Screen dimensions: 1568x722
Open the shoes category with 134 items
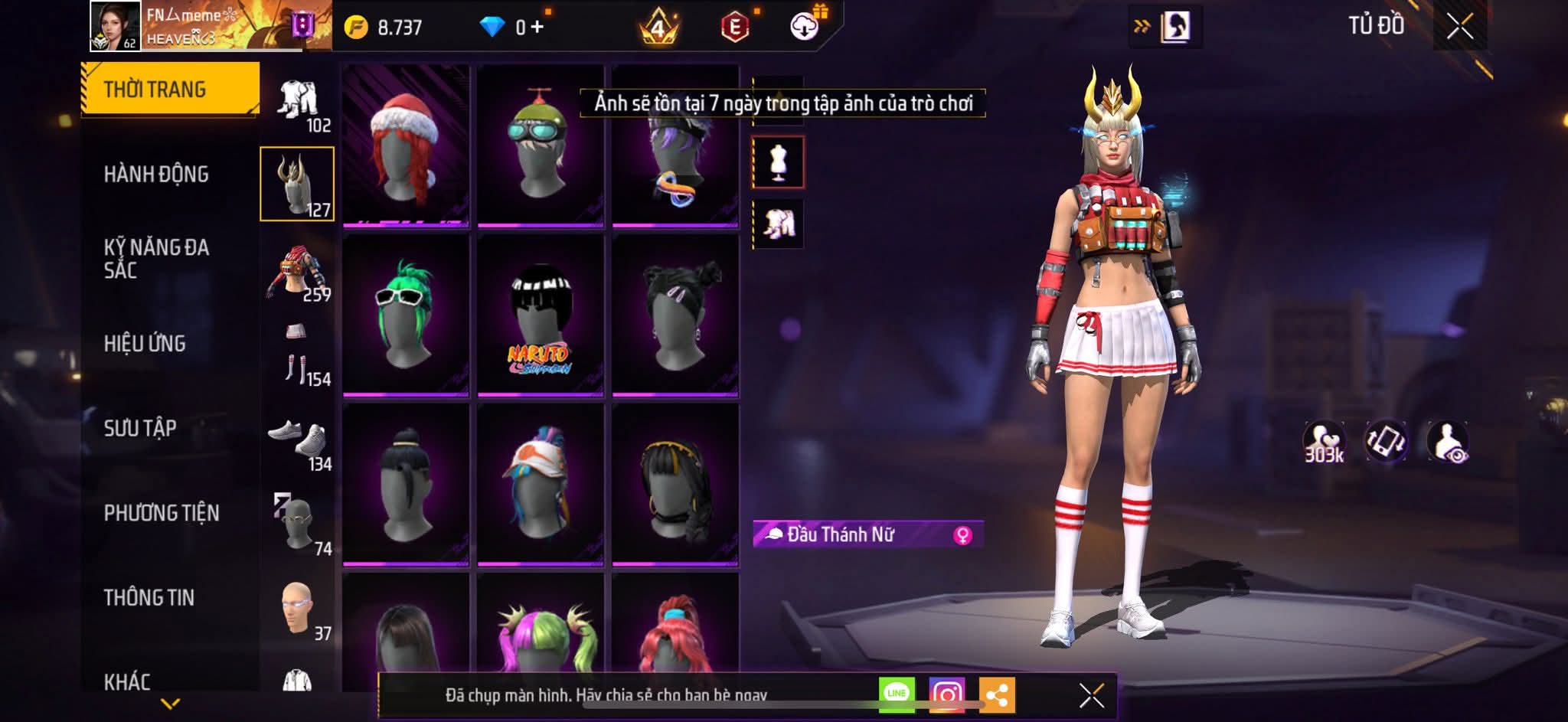click(299, 443)
